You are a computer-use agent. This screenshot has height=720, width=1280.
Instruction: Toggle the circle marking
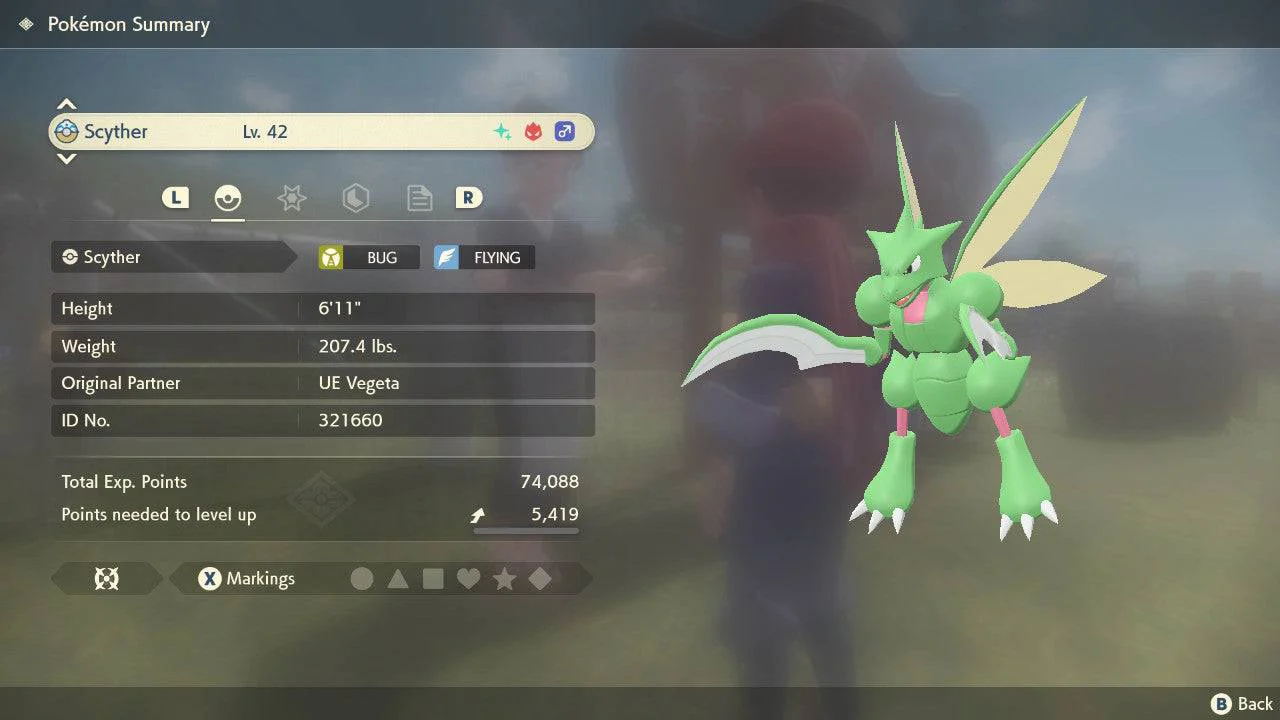tap(362, 579)
